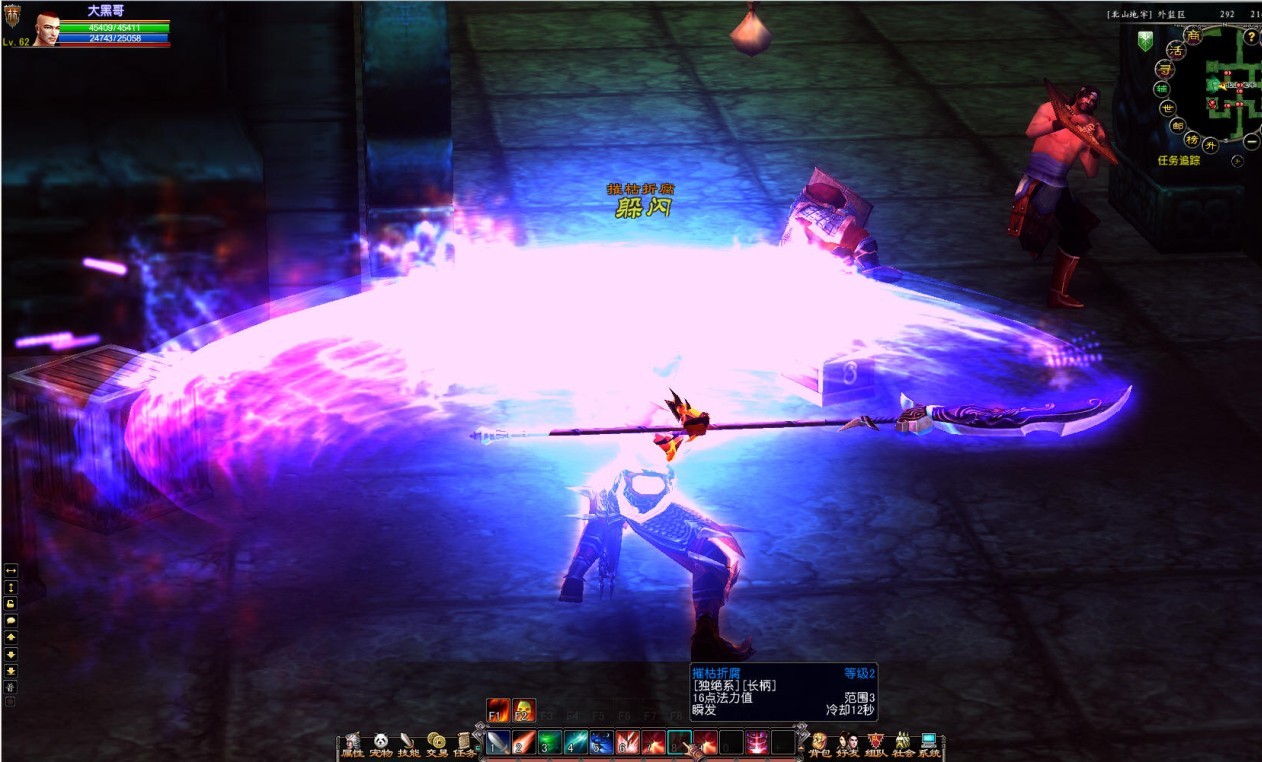Open the 技能 skills window
This screenshot has height=762, width=1262.
point(408,744)
